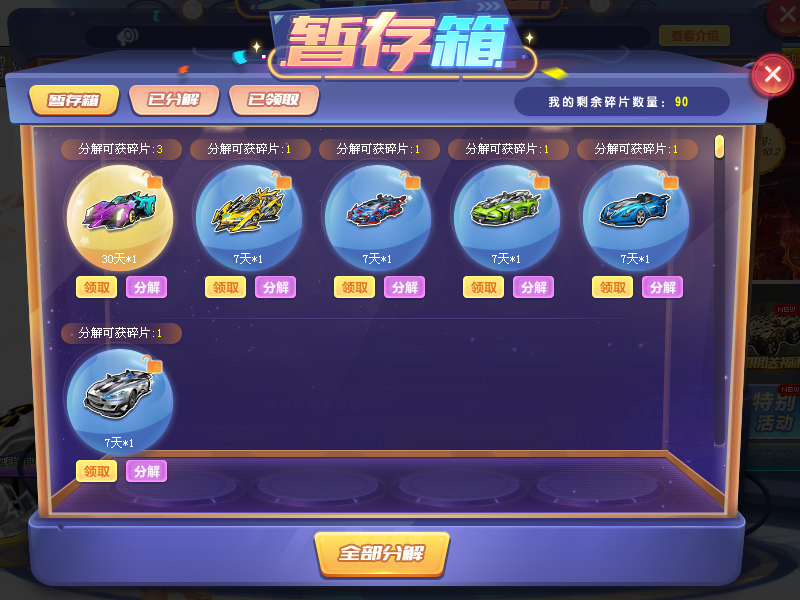This screenshot has width=800, height=600.
Task: Select the 暂存箱 tab
Action: pos(74,100)
